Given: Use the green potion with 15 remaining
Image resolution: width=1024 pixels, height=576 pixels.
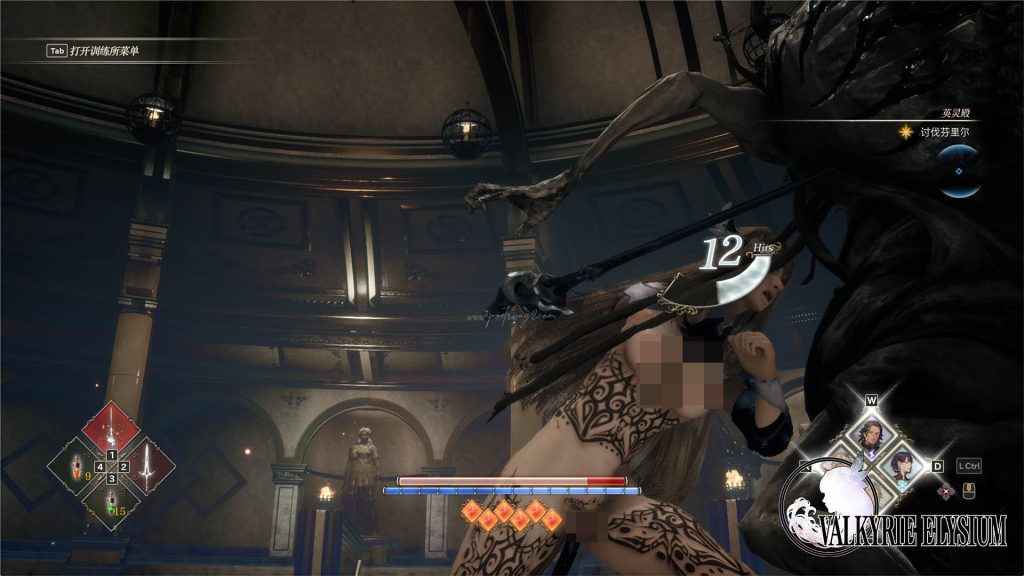Looking at the screenshot, I should coord(111,503).
